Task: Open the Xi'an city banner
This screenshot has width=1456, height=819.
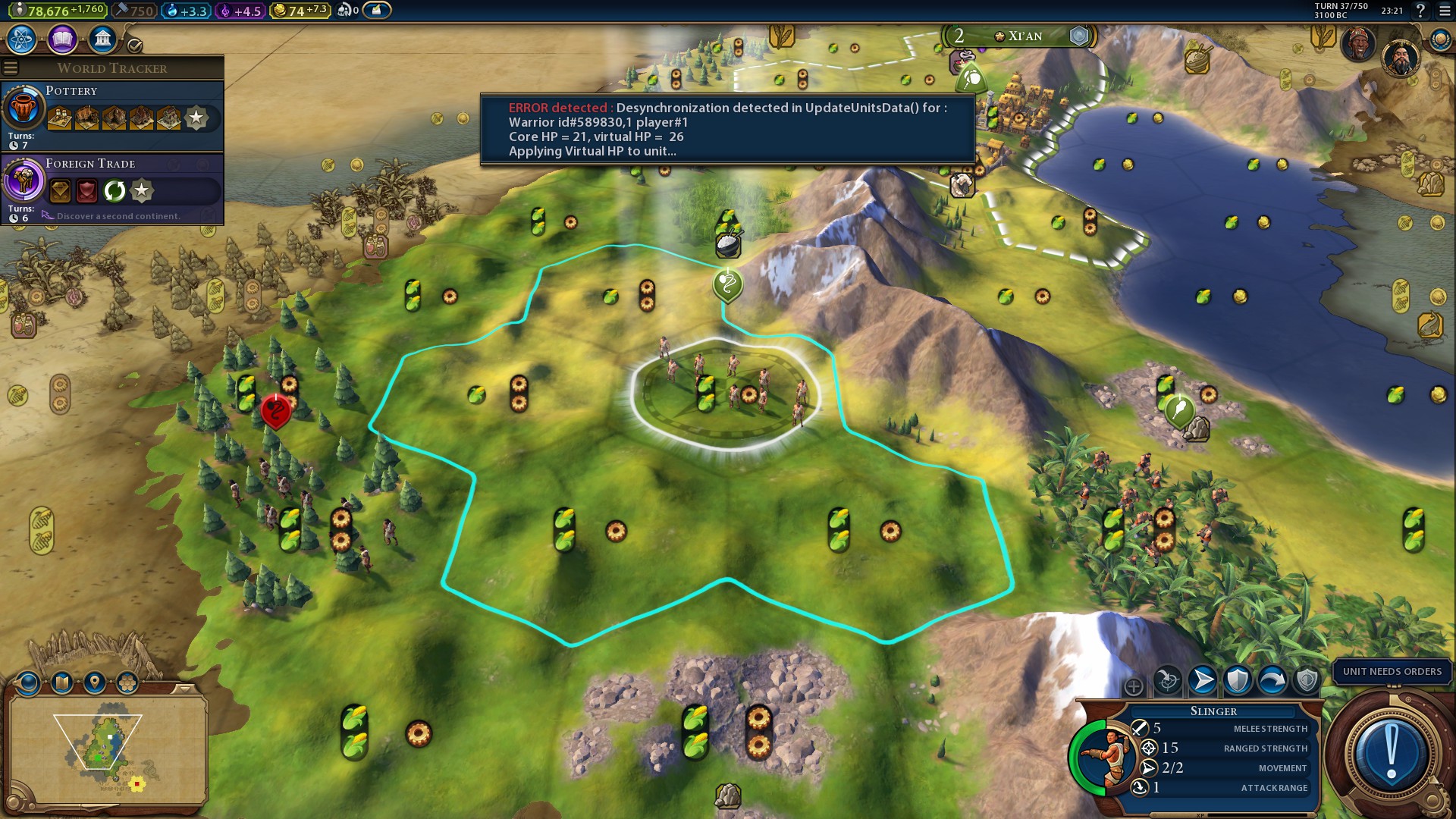Action: pyautogui.click(x=1018, y=36)
